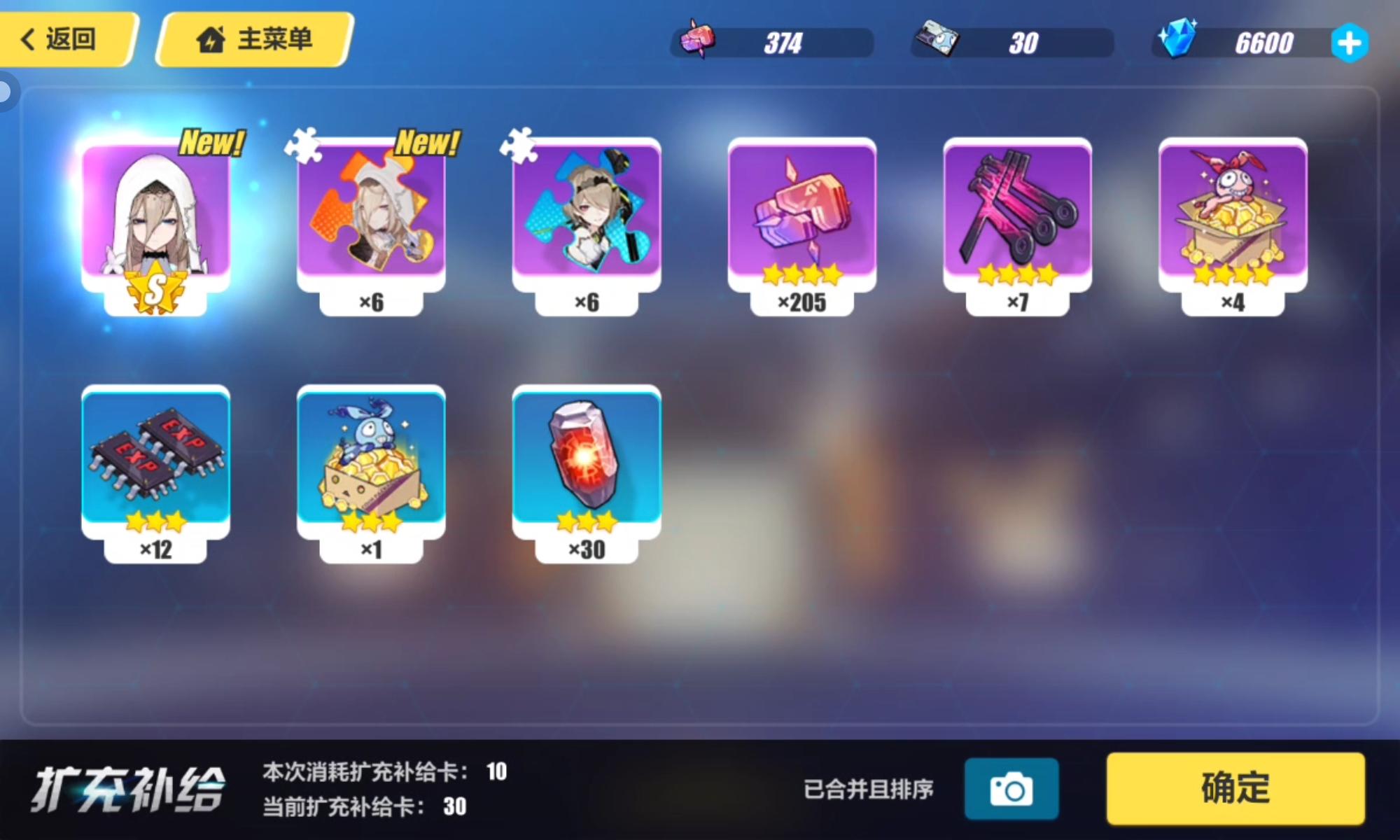1400x840 pixels.
Task: Click the plus icon to buy crystals
Action: pos(1352,42)
